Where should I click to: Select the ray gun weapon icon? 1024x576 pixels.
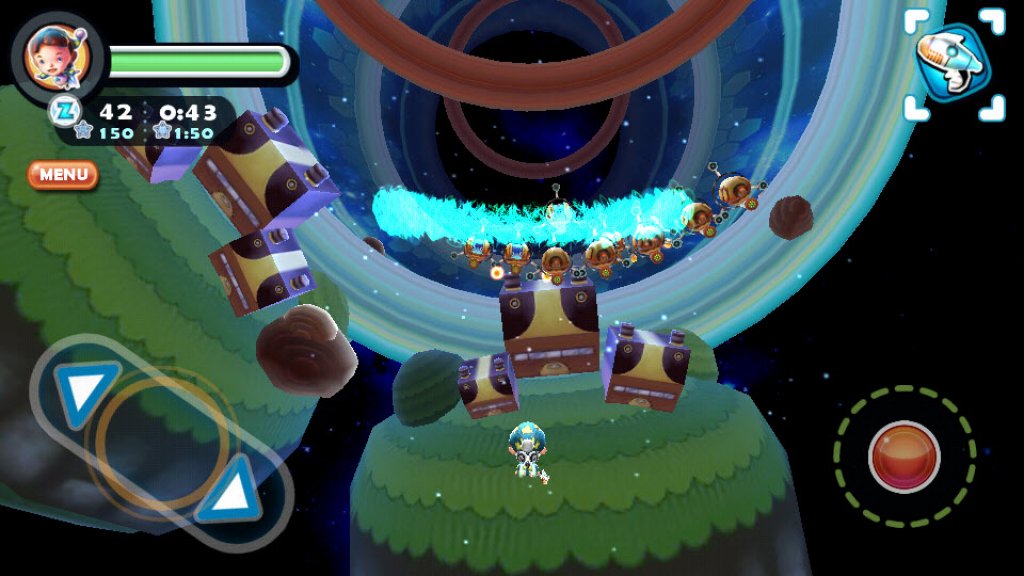pyautogui.click(x=953, y=66)
